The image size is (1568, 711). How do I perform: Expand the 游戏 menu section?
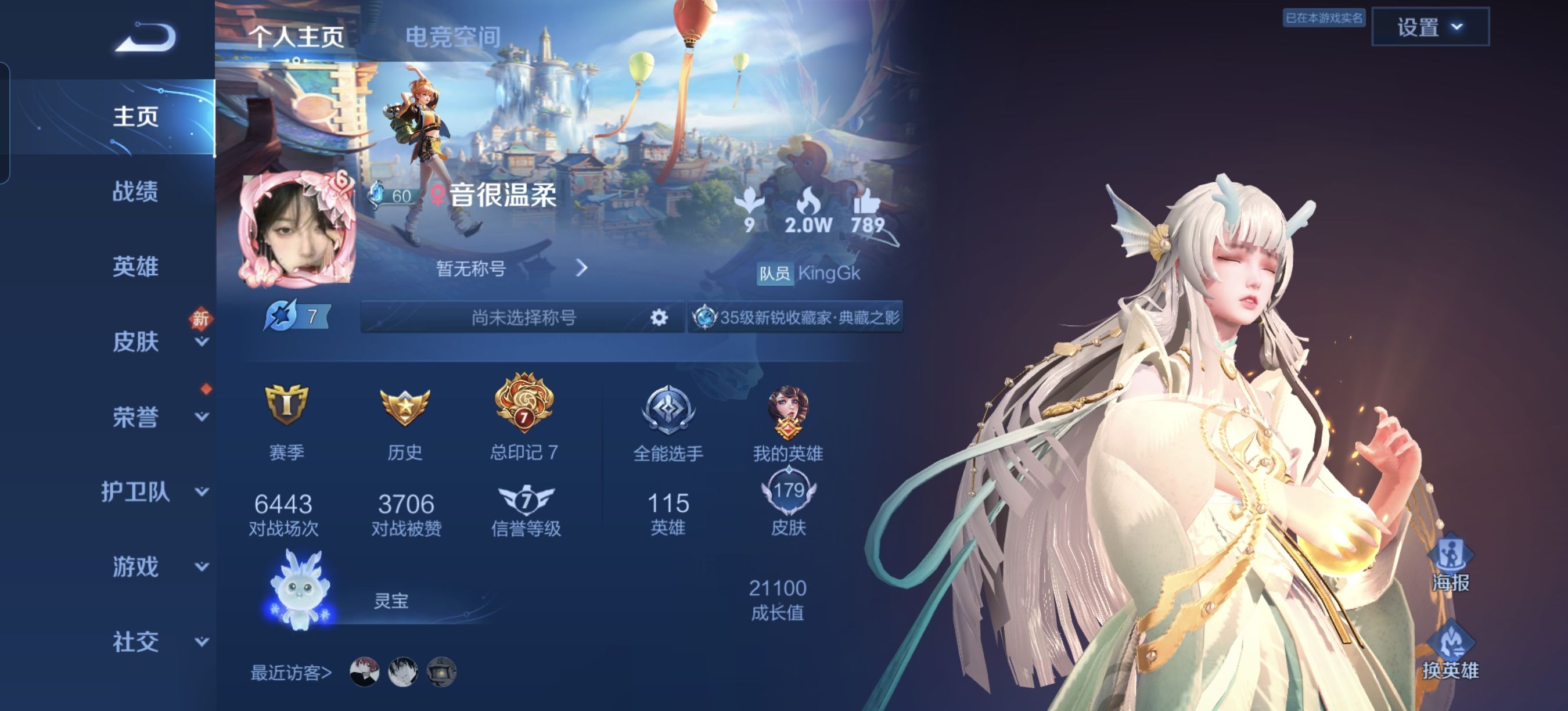[136, 567]
